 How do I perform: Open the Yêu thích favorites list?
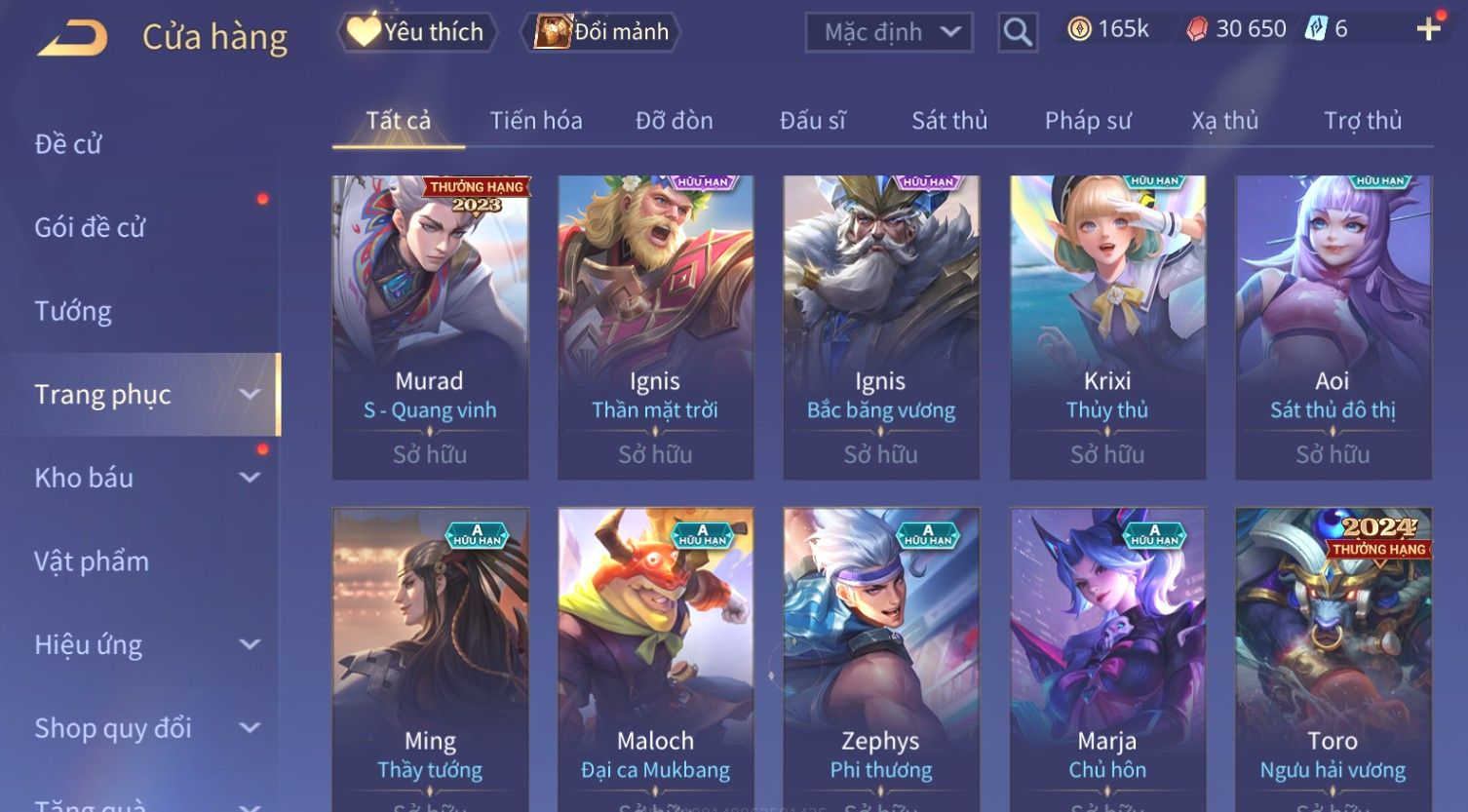tap(417, 32)
